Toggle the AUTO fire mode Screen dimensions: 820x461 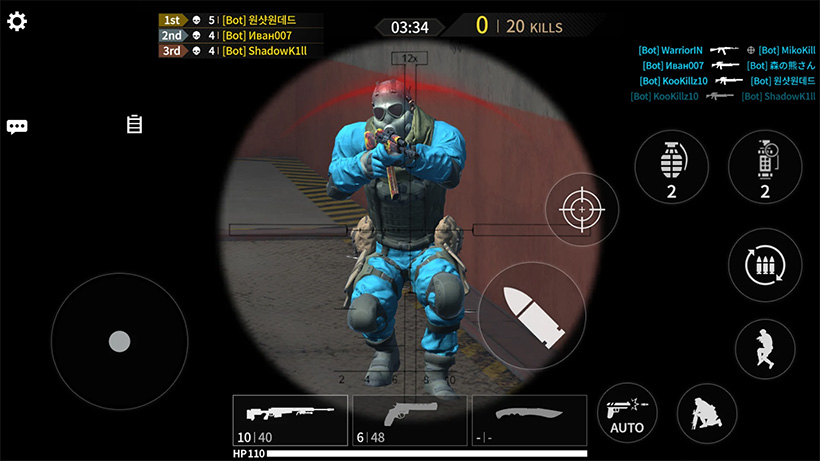(627, 413)
